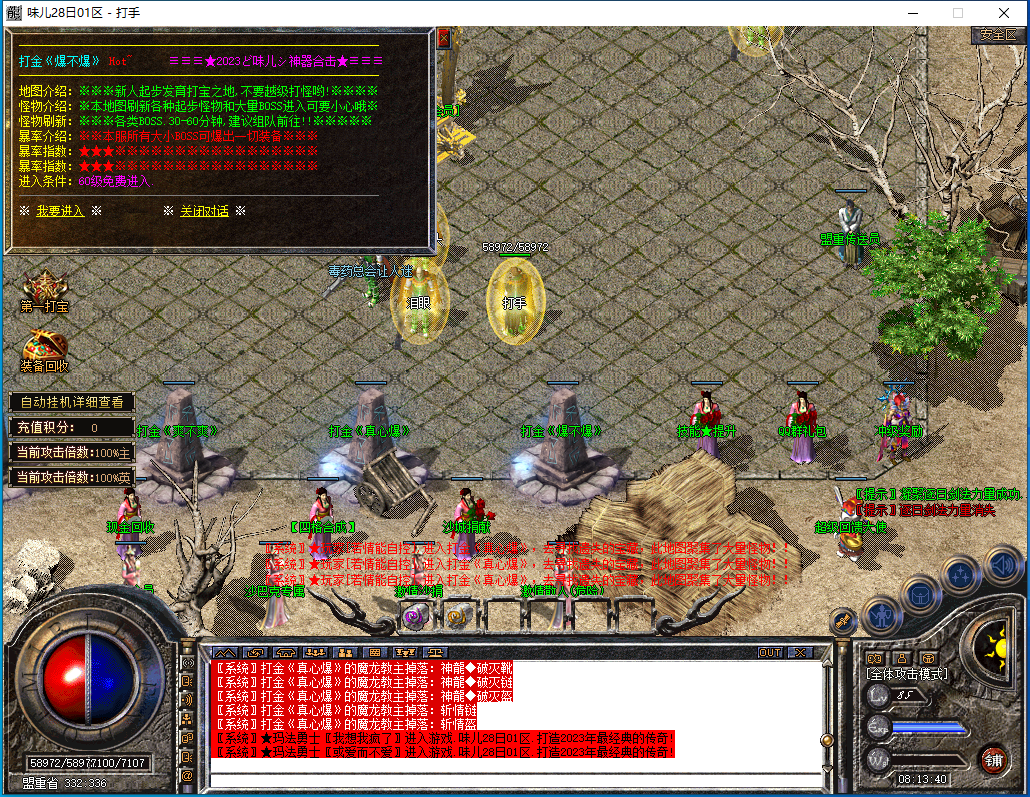Toggle sound with the speaker button

1001,565
